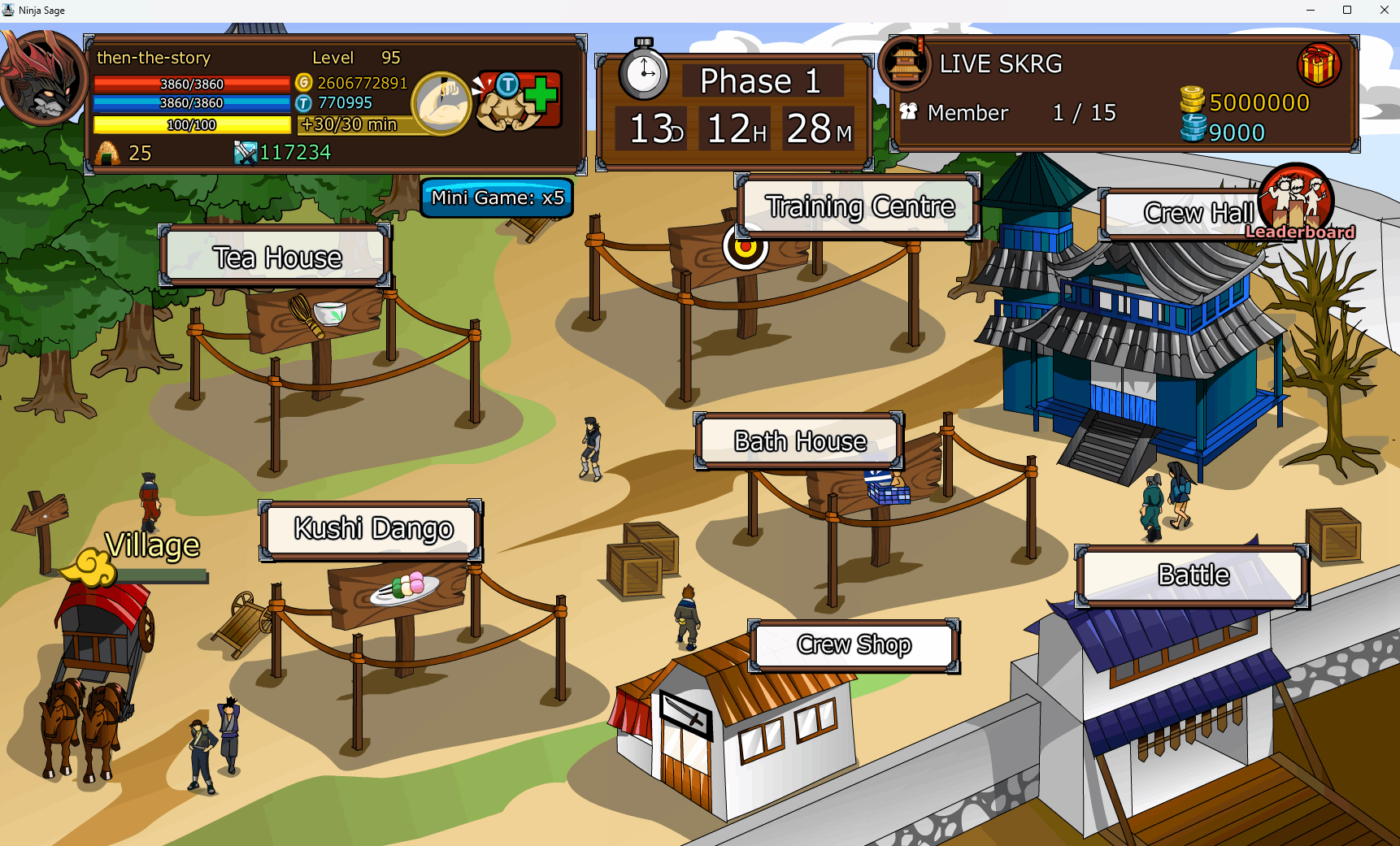Viewport: 1400px width, 846px height.
Task: Click the player avatar portrait
Action: pos(42,79)
